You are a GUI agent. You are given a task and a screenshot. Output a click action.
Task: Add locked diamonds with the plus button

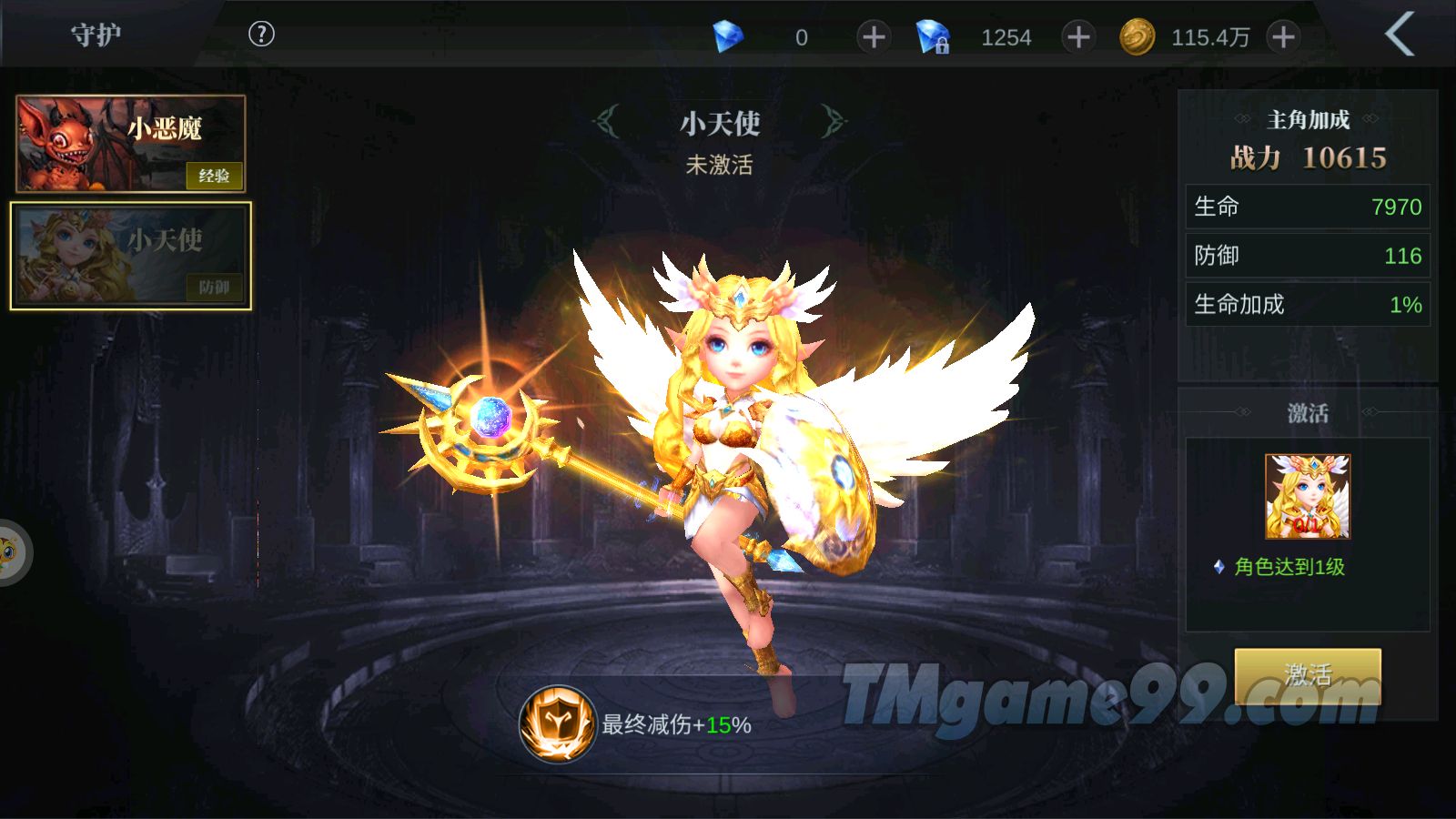point(1078,37)
